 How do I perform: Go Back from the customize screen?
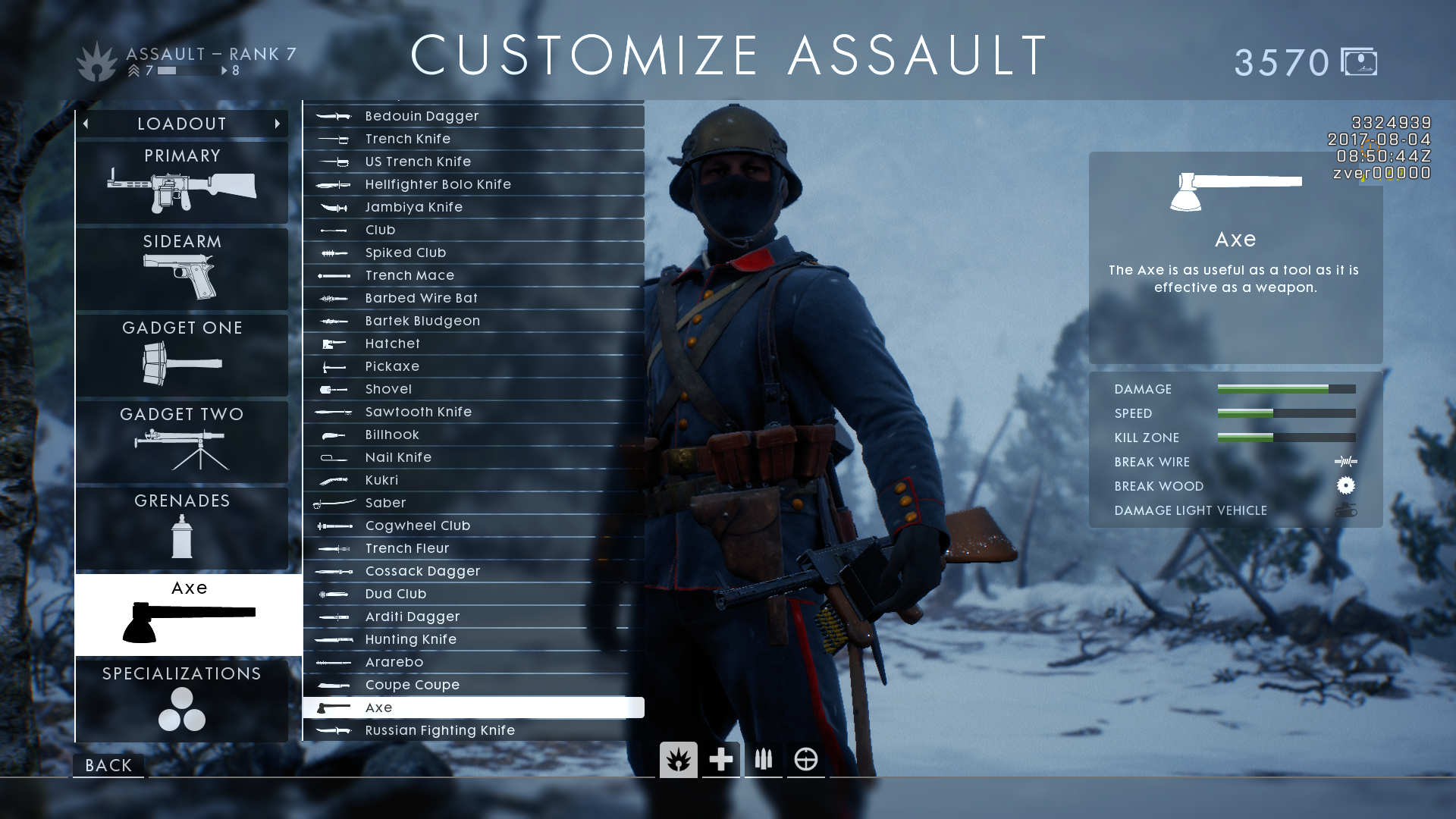[x=108, y=765]
